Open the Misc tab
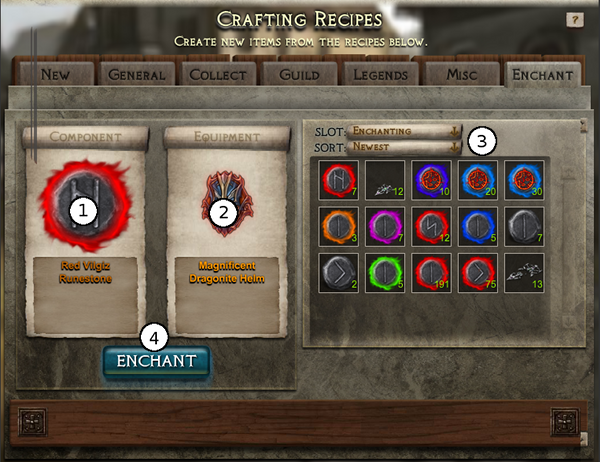The width and height of the screenshot is (600, 462). 459,75
